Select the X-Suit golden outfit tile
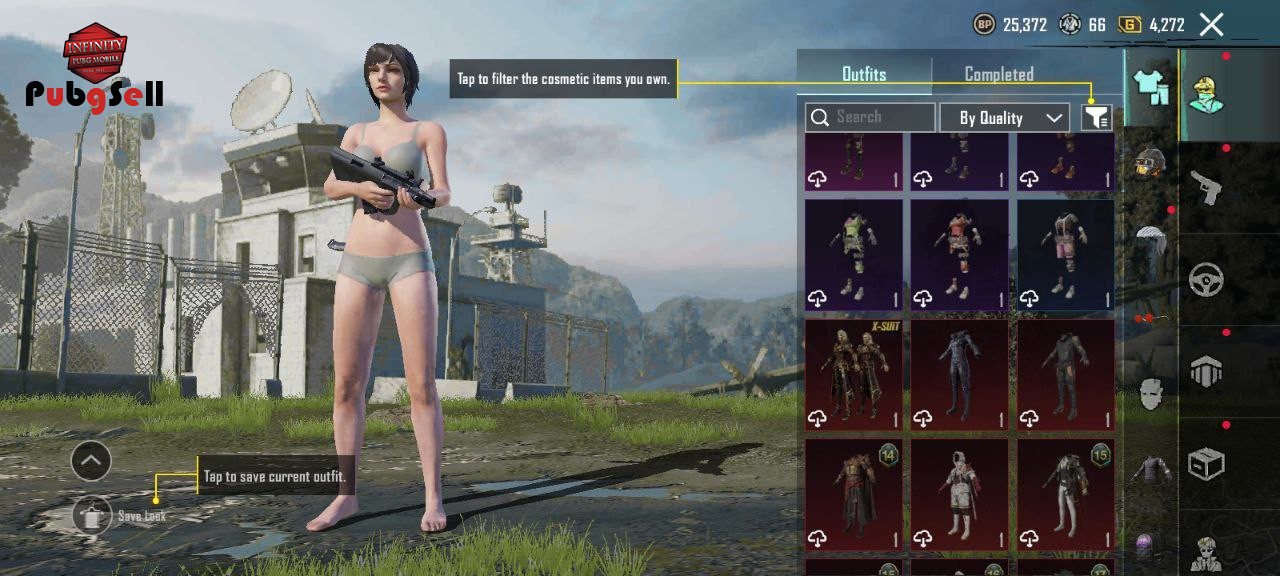 click(854, 375)
